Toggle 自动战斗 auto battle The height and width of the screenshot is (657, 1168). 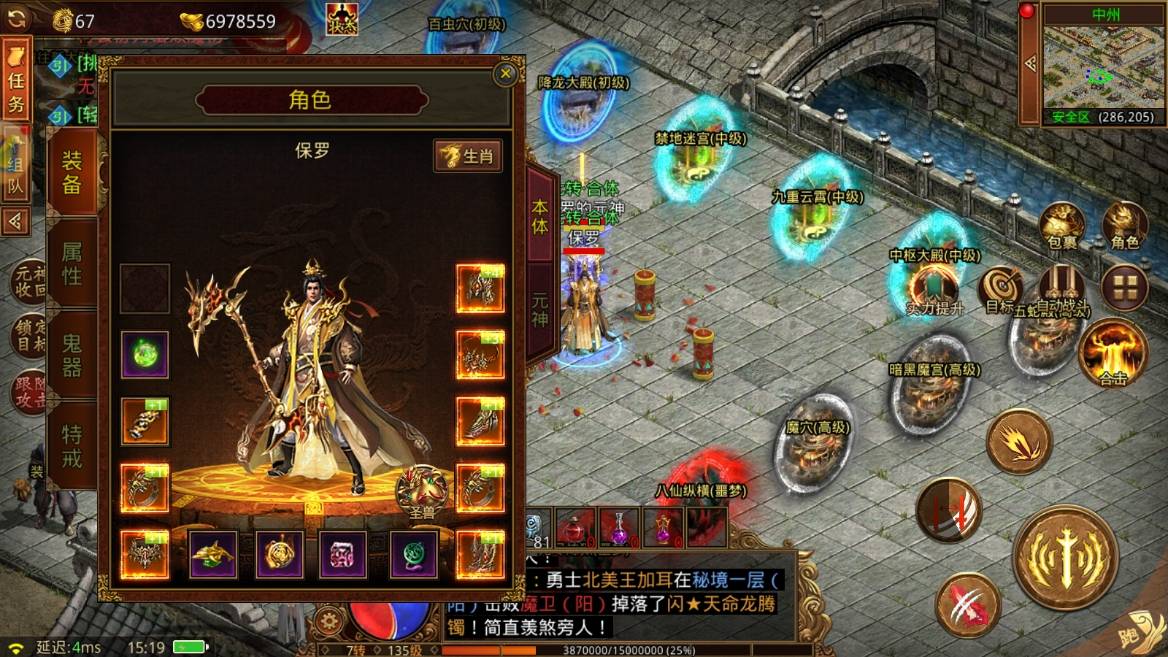(x=1062, y=288)
